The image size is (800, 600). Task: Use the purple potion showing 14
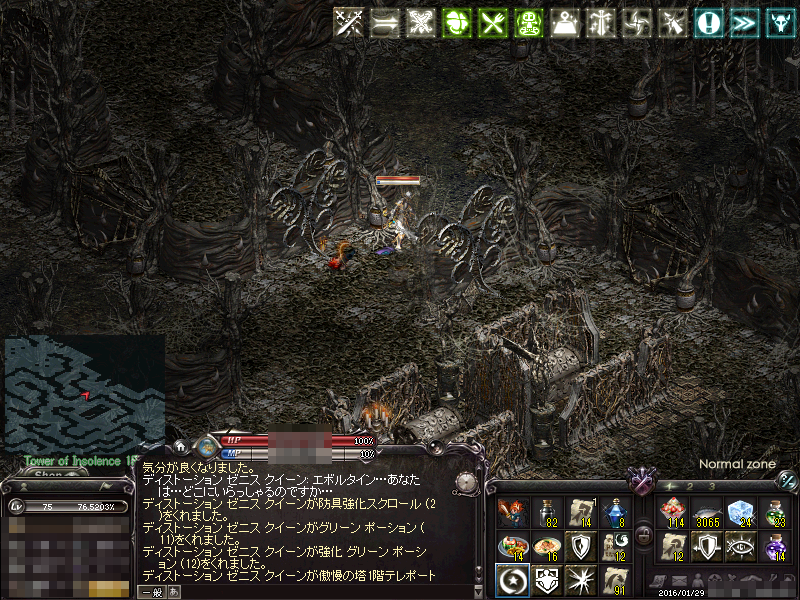776,546
